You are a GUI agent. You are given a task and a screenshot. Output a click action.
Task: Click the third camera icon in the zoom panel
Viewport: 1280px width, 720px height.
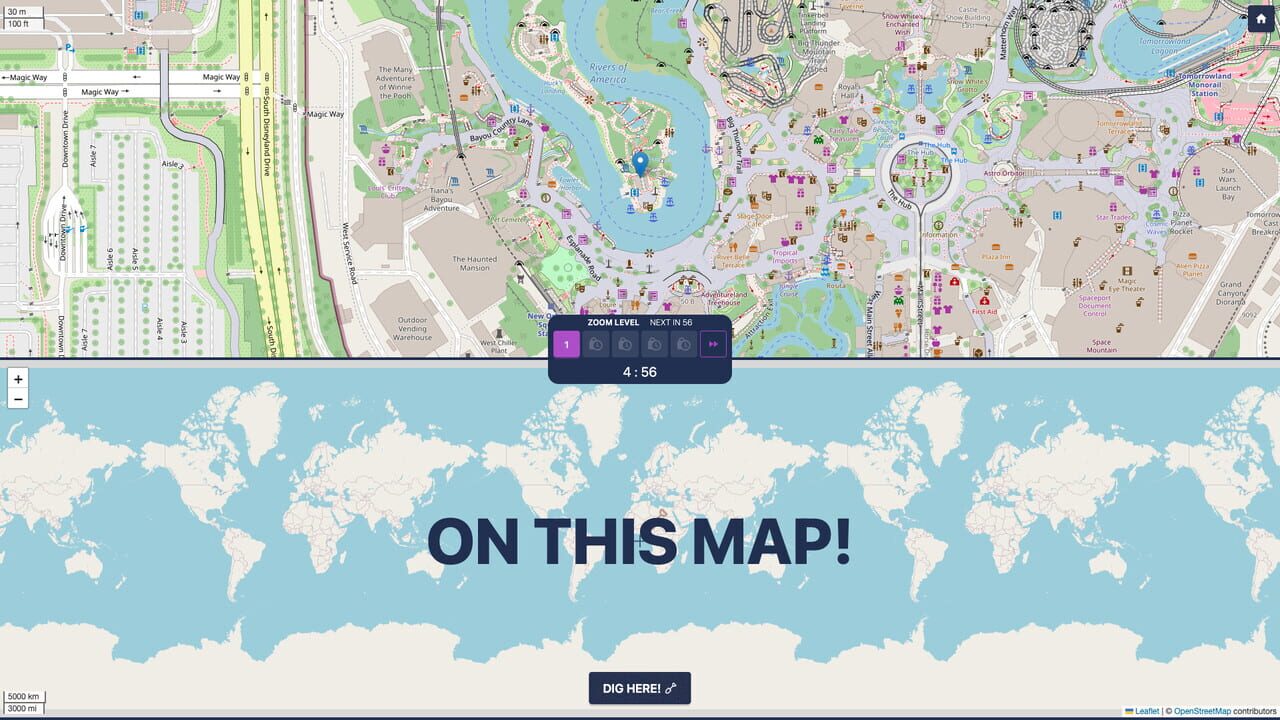click(654, 344)
